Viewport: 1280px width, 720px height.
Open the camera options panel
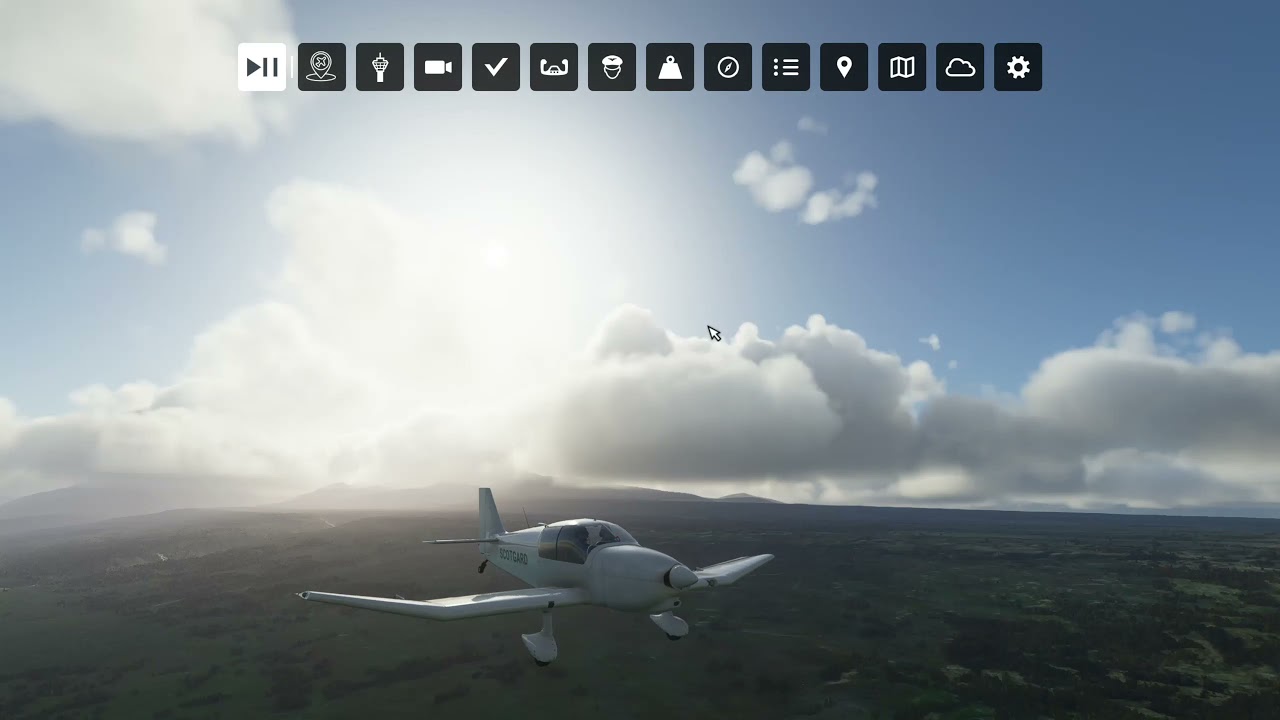tap(438, 67)
